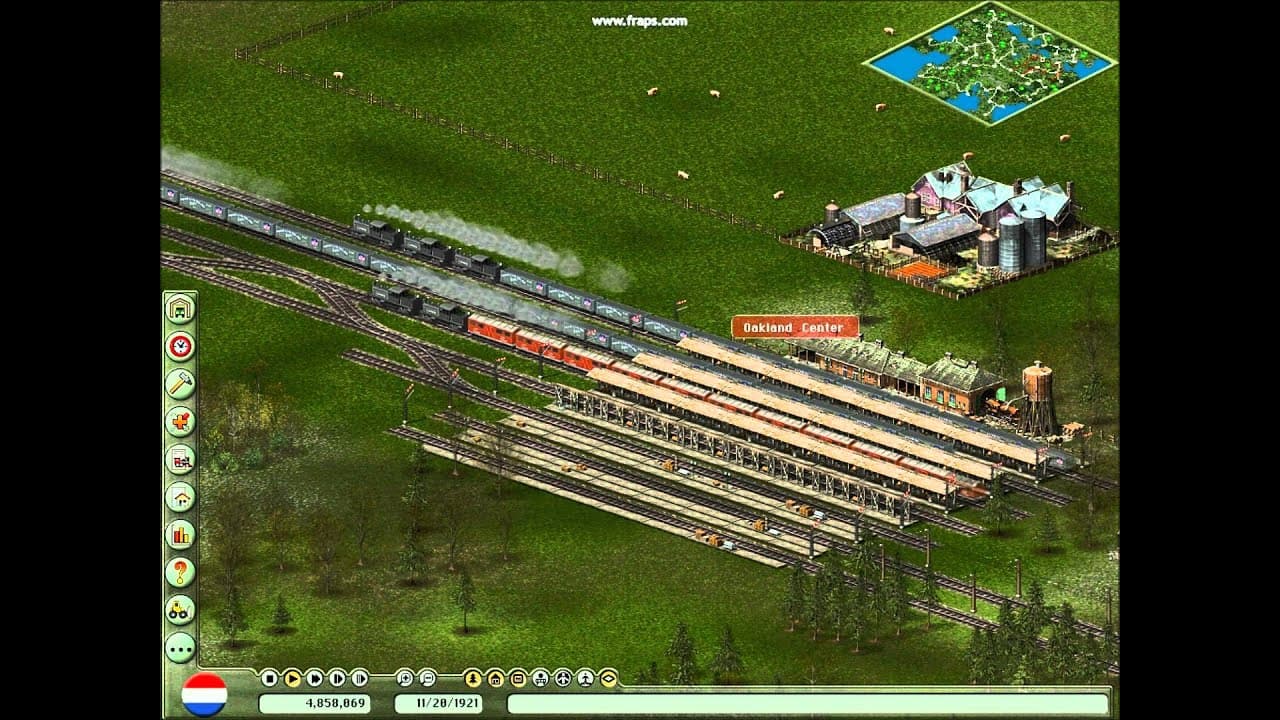1280x720 pixels.
Task: Click the house/buildings sidebar icon
Action: pyautogui.click(x=180, y=497)
